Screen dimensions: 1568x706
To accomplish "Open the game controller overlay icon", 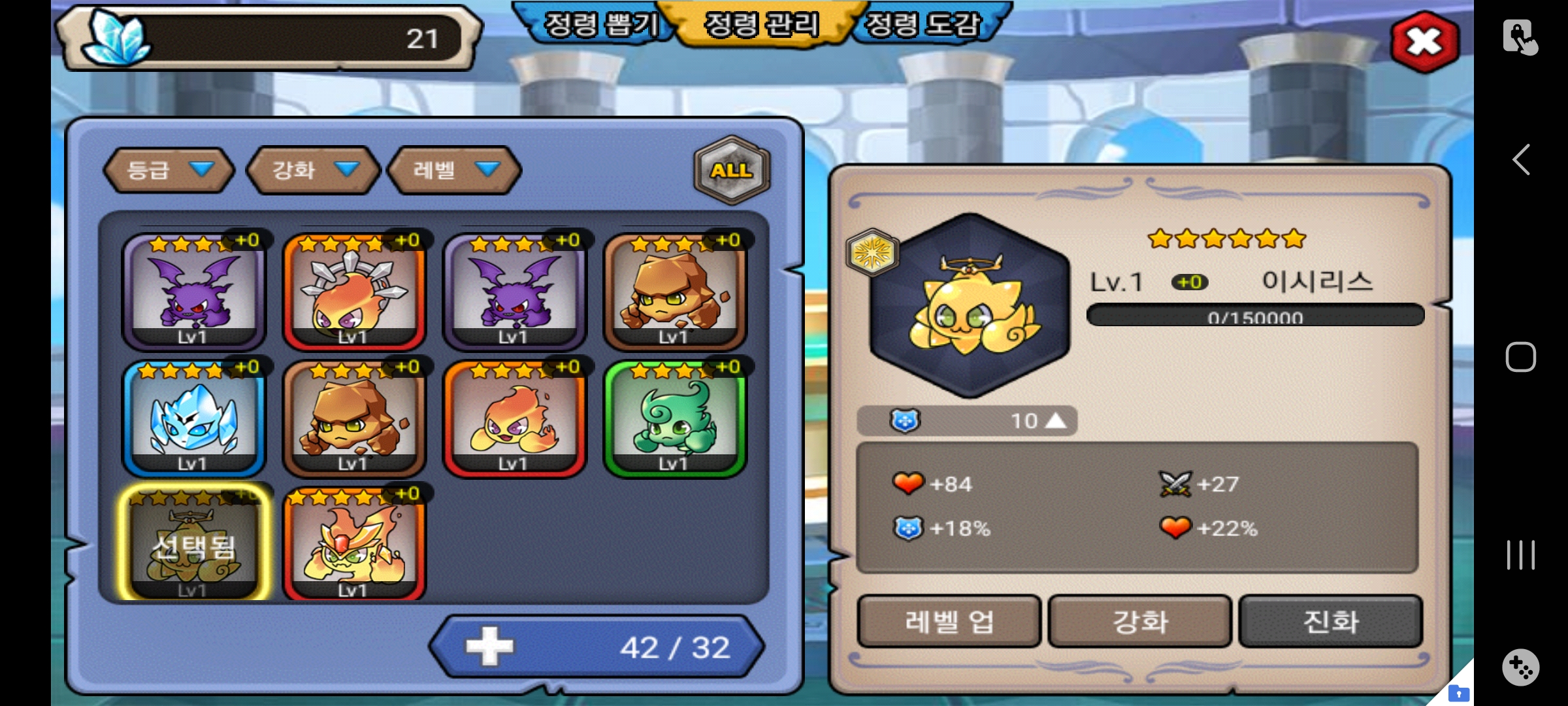I will (1521, 667).
